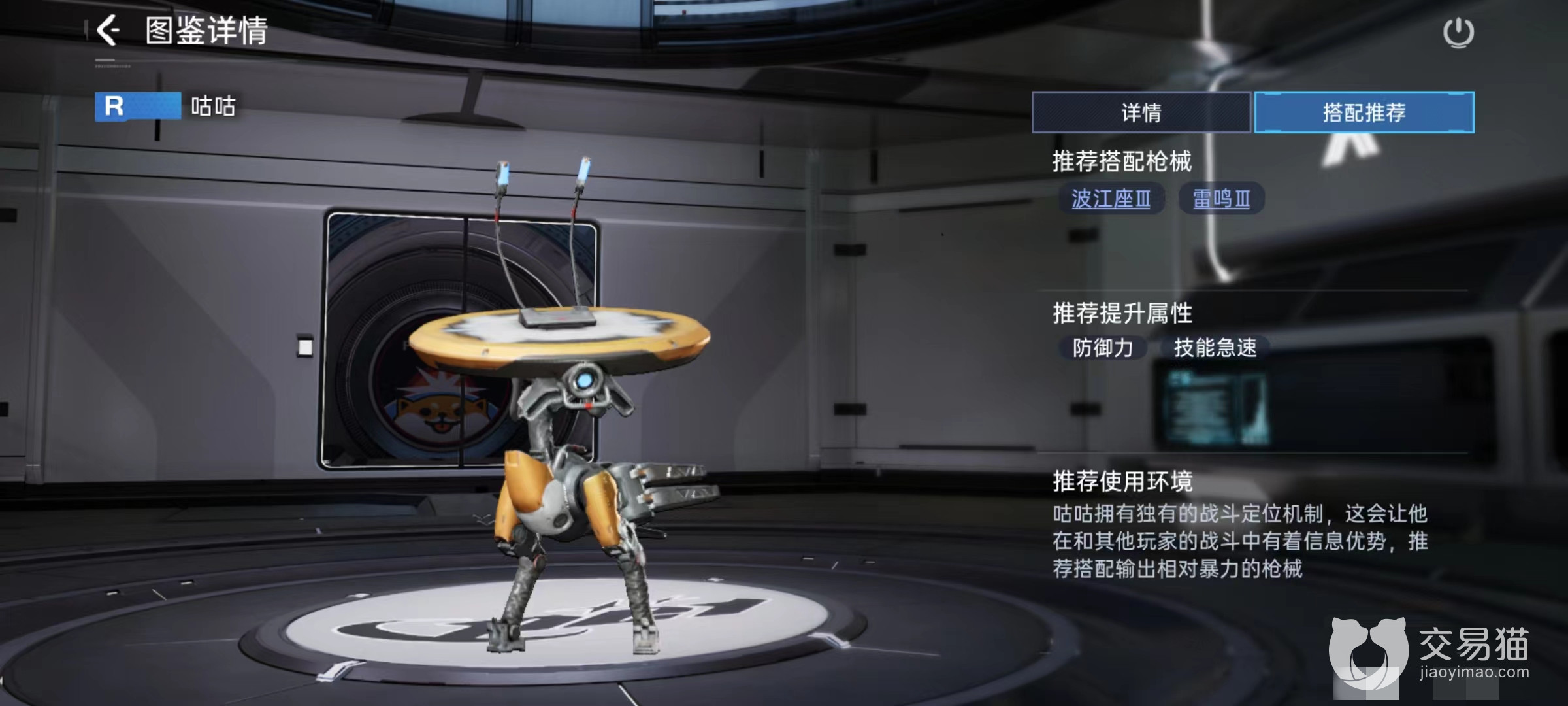Open the 雷鸣Ⅲ weapon link
This screenshot has width=1568, height=706.
1221,199
